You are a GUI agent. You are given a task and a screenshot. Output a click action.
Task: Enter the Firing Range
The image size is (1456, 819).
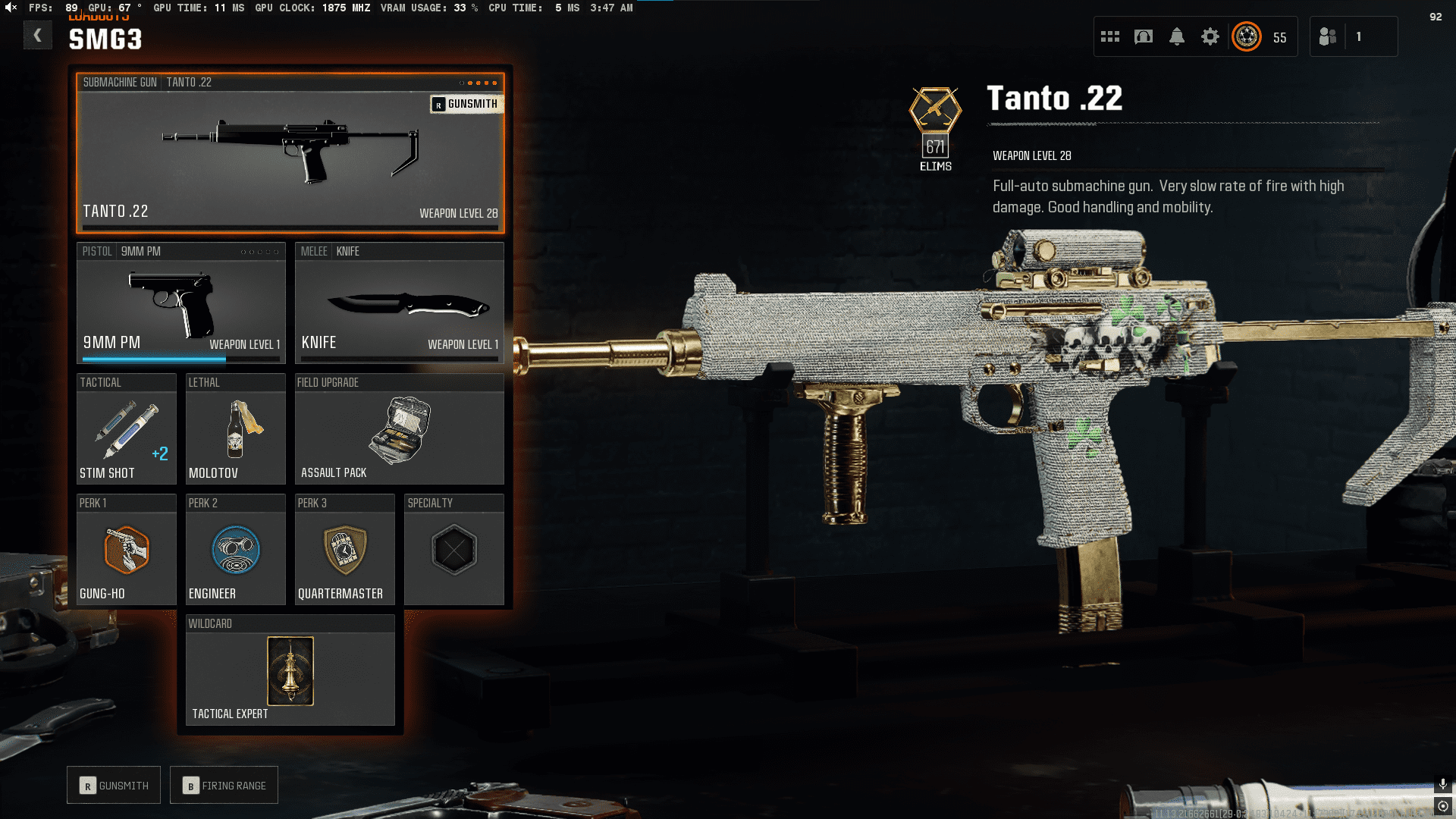click(x=224, y=786)
